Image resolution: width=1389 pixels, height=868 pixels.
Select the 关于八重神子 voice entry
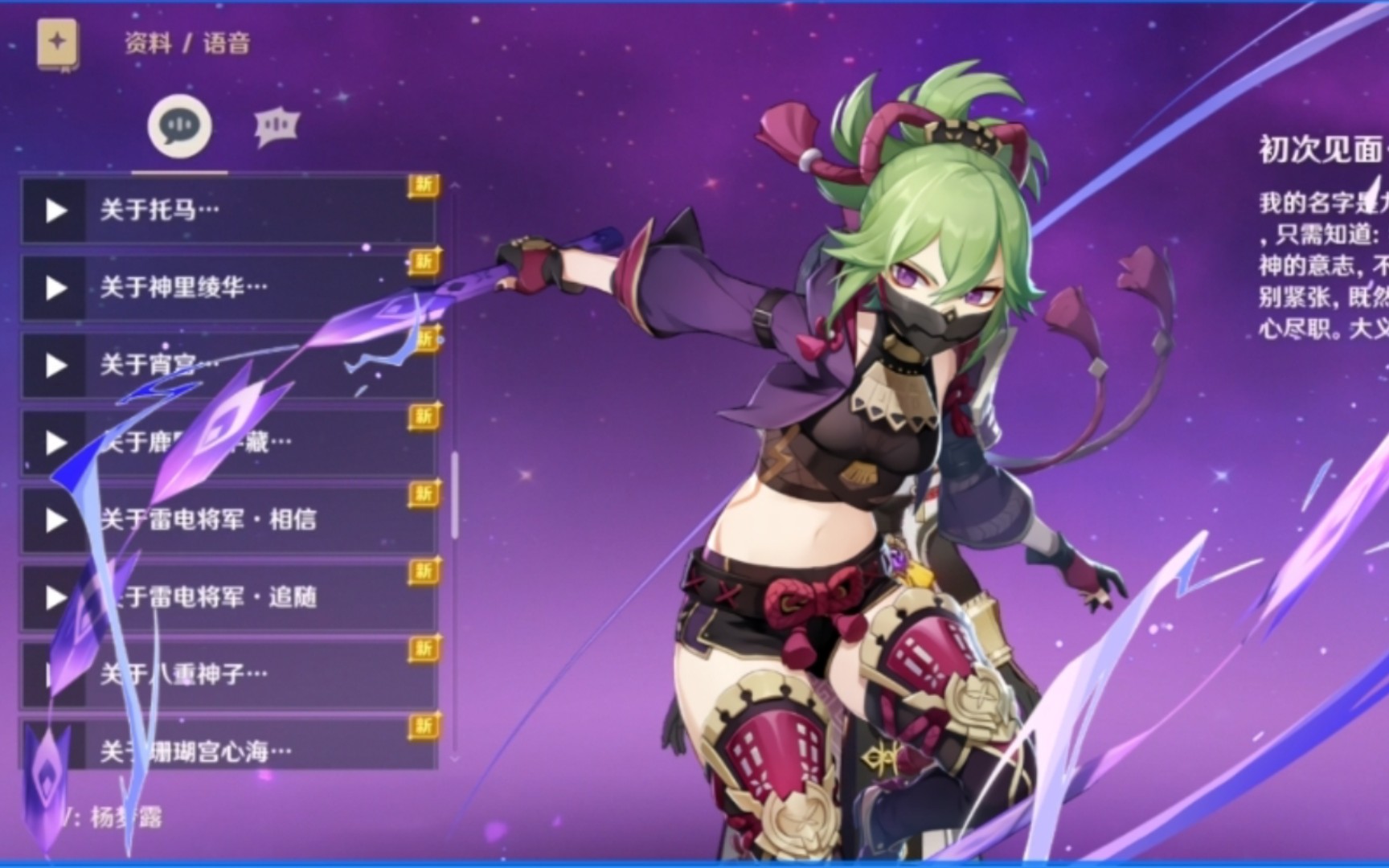[241, 674]
